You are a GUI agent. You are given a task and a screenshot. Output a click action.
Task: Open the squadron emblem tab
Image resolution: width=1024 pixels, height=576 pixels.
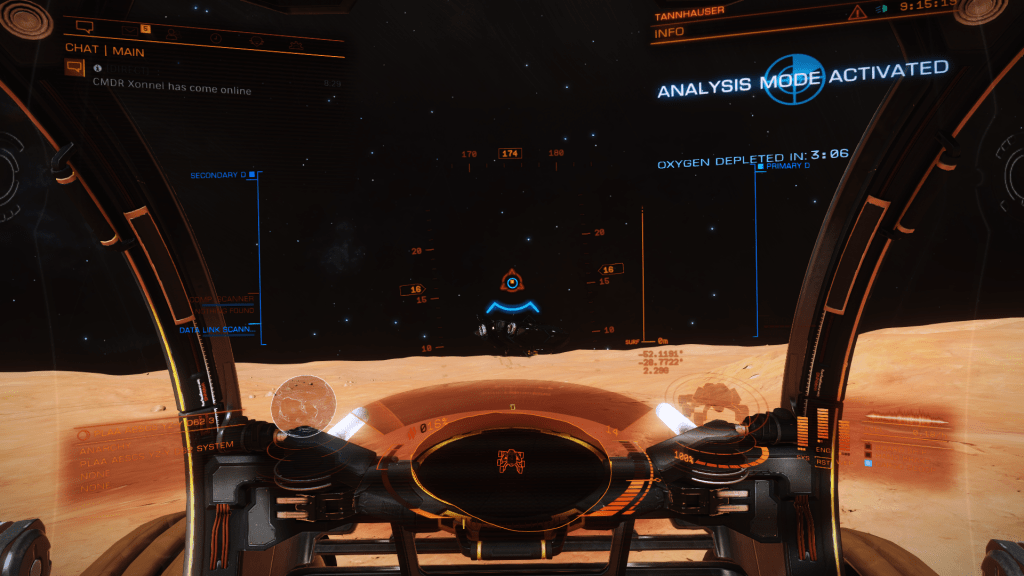(257, 42)
